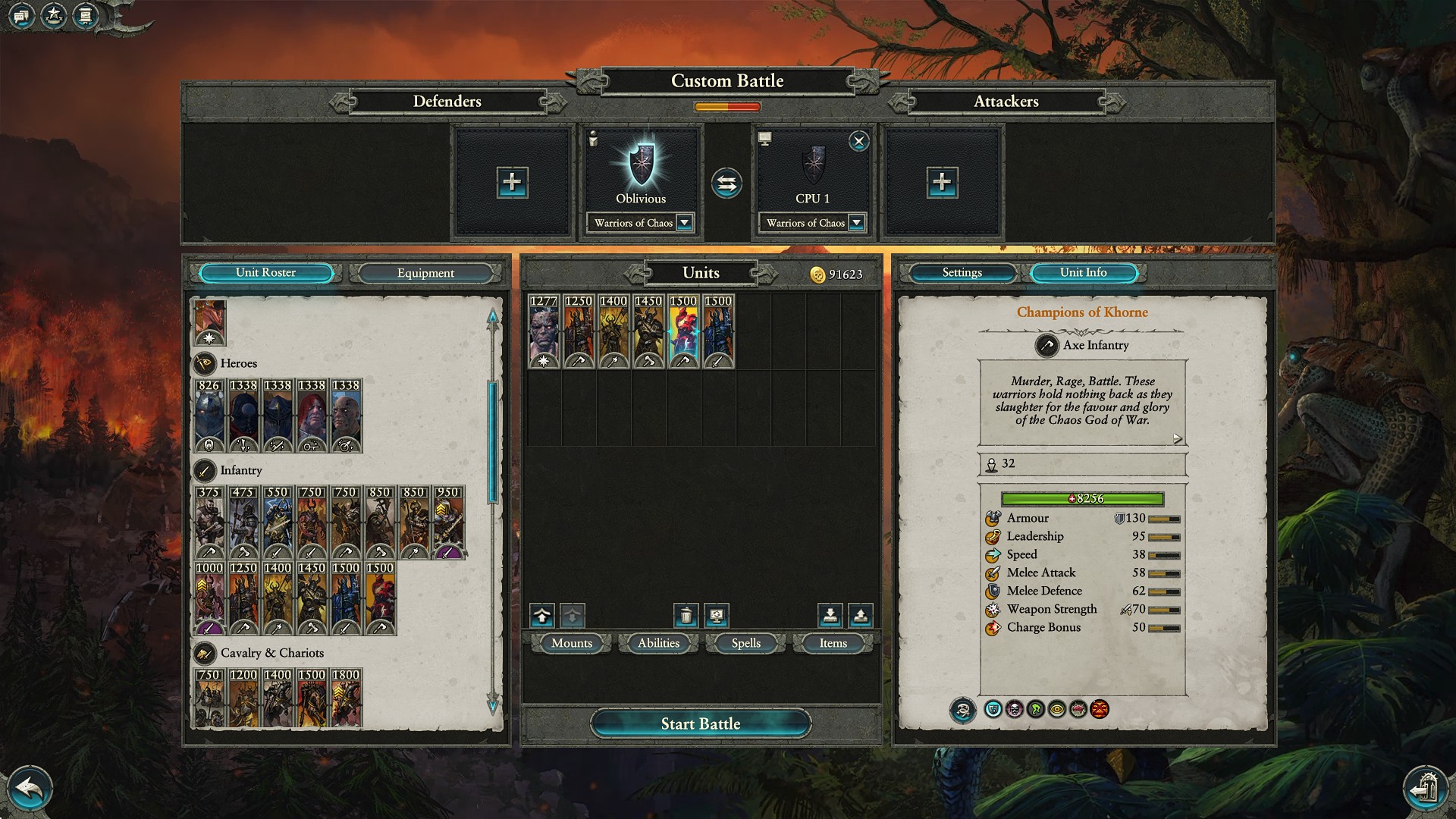Select the 1277-cost lord unit card in army

pyautogui.click(x=544, y=331)
